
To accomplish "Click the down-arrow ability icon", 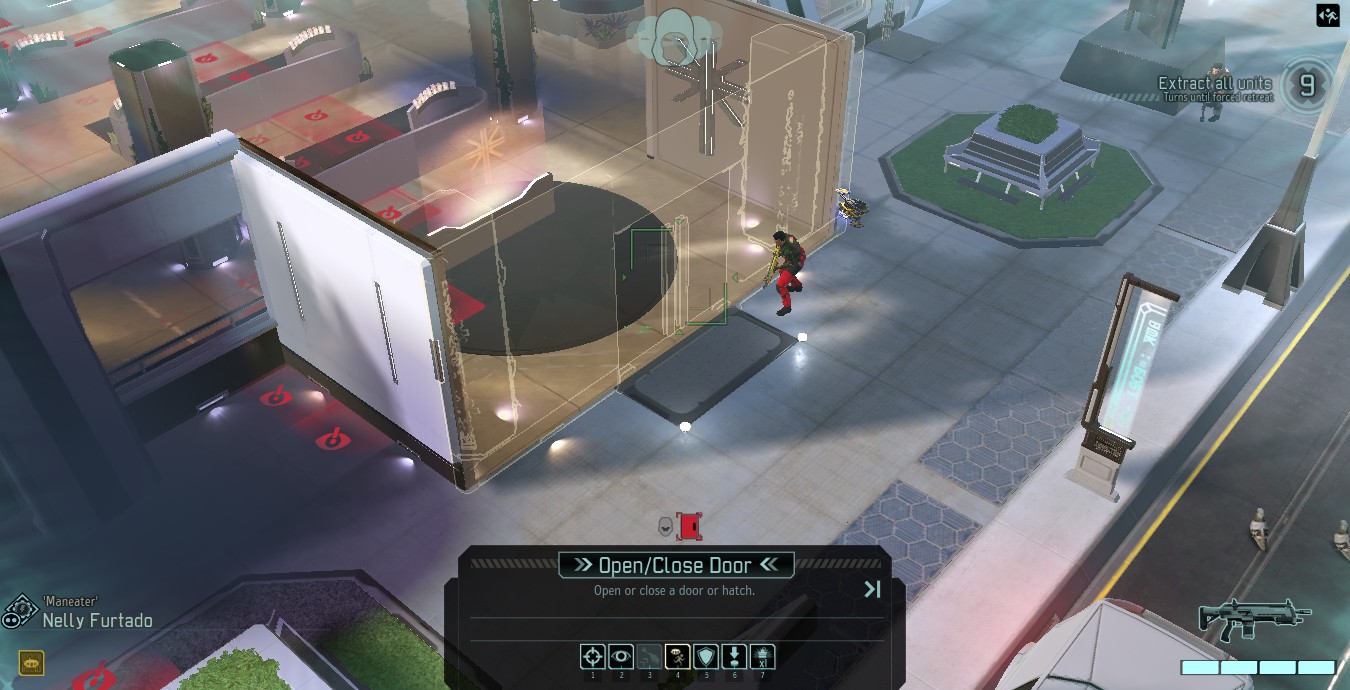I will 733,656.
